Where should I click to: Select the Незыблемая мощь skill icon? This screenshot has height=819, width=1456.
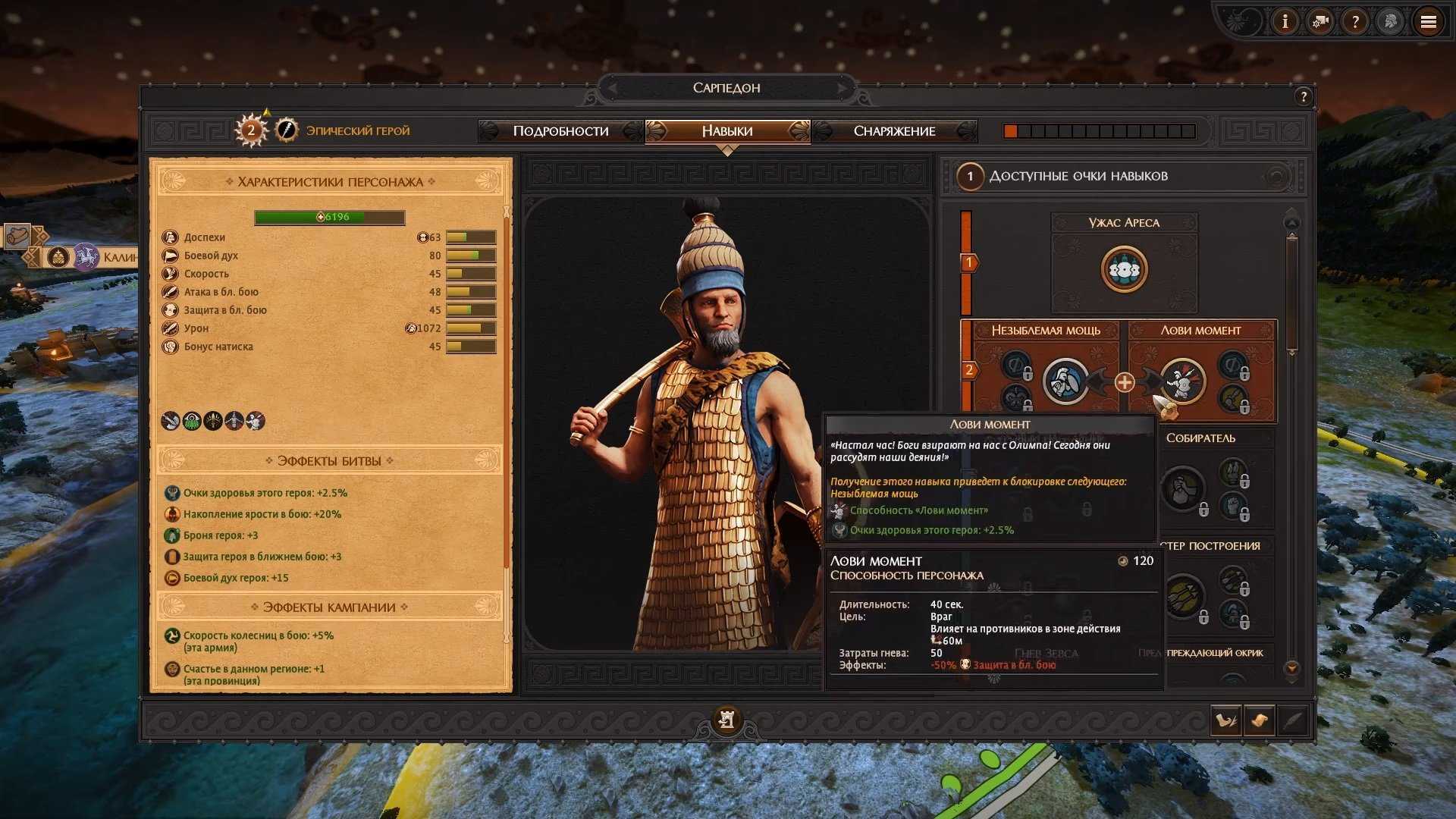pyautogui.click(x=1065, y=381)
